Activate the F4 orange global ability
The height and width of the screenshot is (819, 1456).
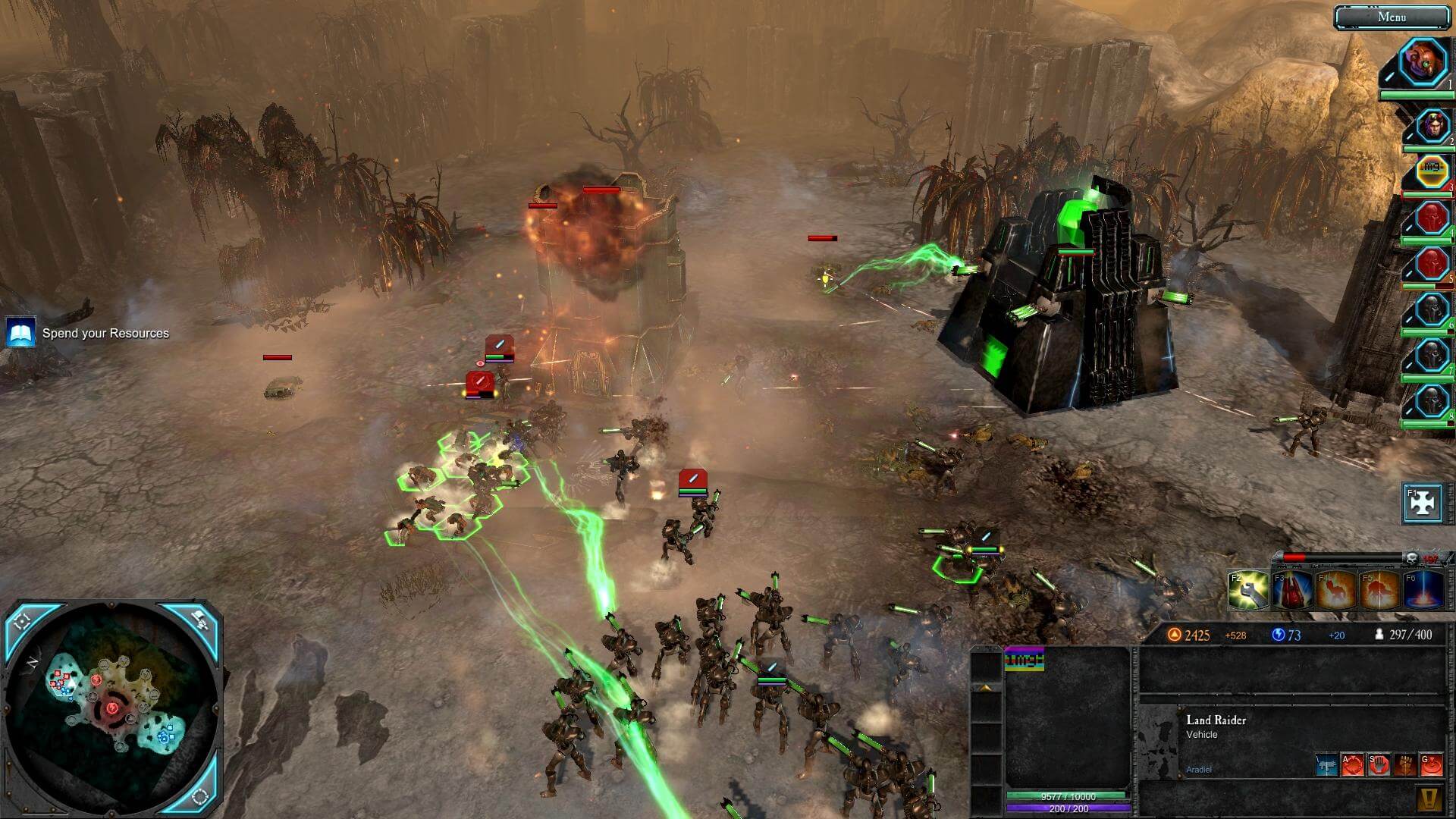[1336, 591]
